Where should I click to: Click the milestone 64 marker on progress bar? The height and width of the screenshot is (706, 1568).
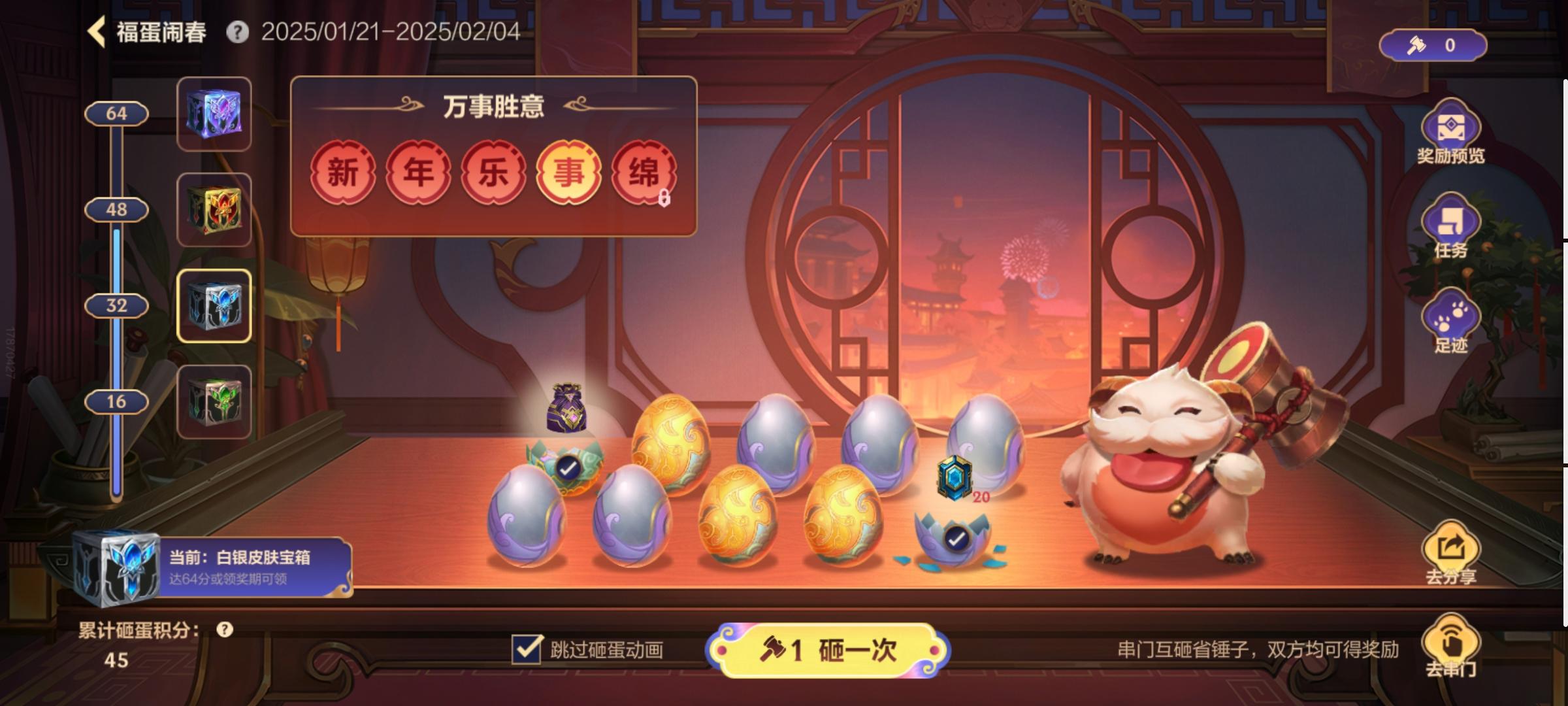[118, 113]
